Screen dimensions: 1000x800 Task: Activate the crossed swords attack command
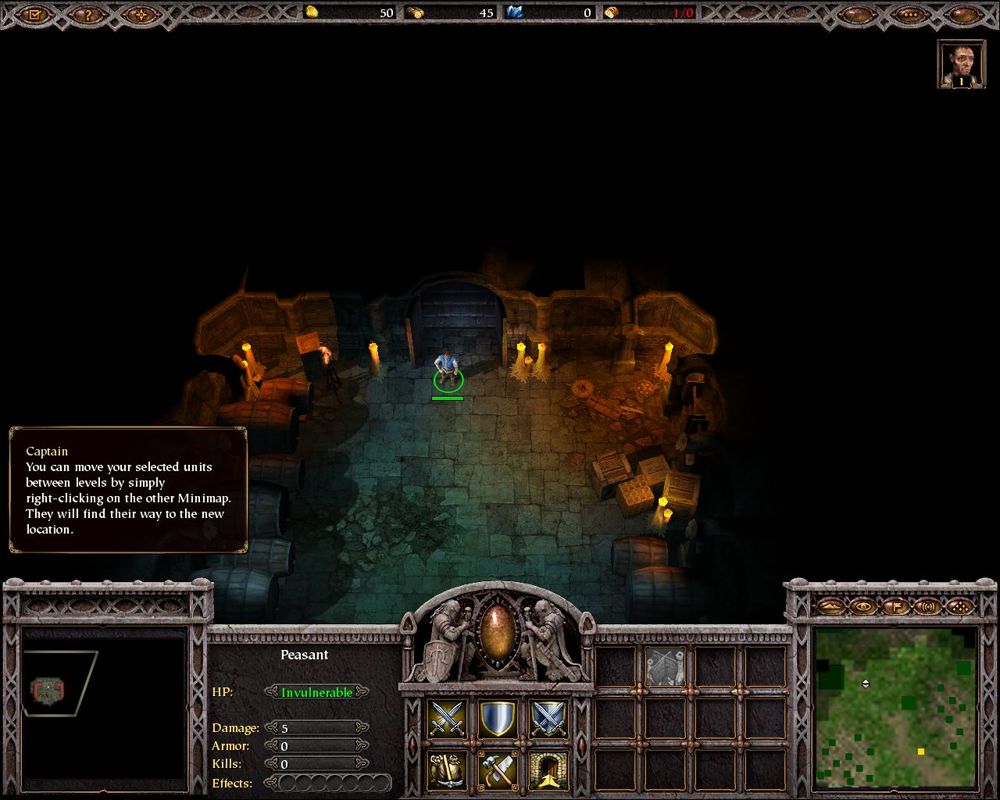click(447, 718)
